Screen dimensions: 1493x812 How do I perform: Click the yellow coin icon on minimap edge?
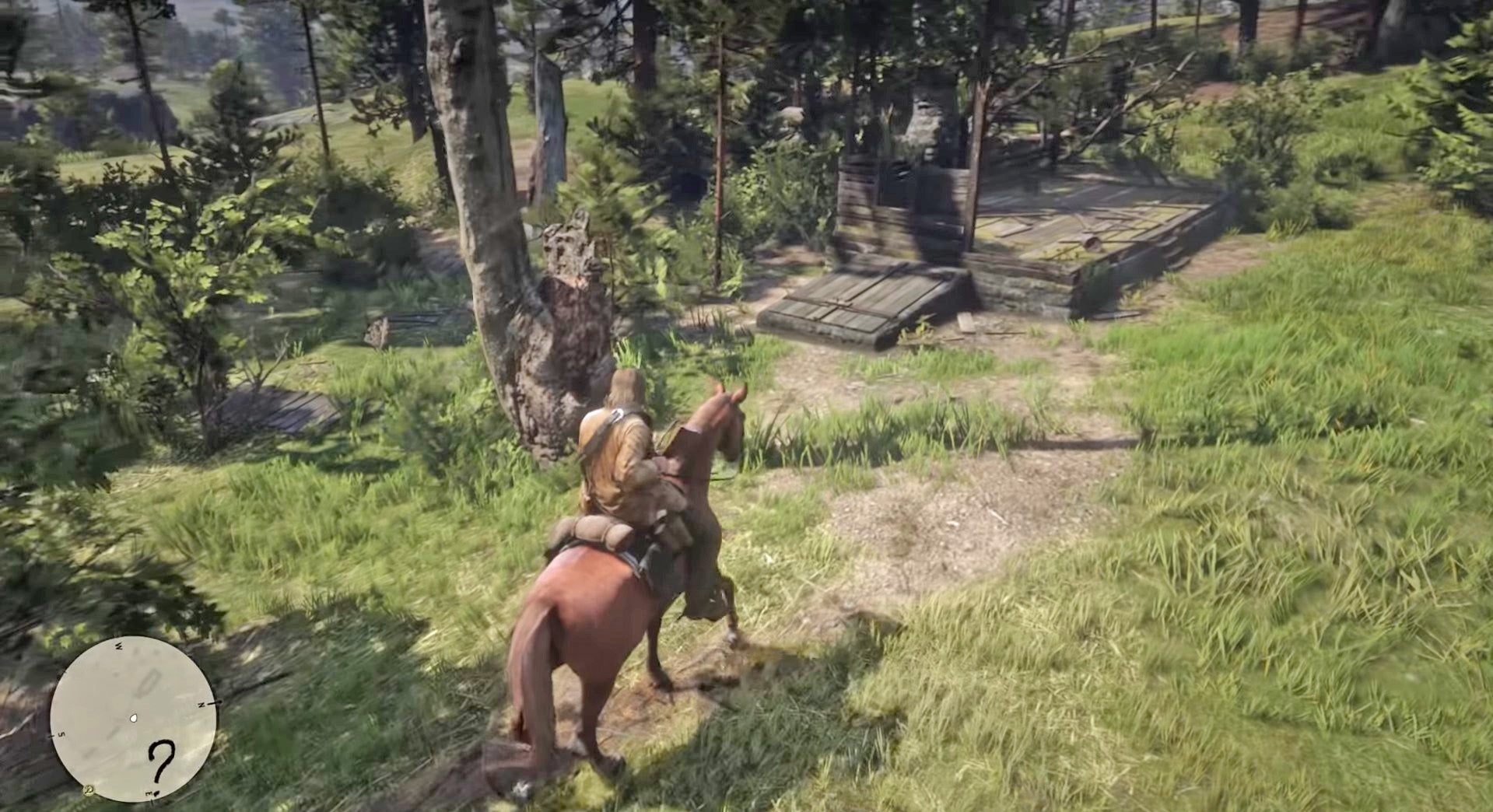[88, 790]
